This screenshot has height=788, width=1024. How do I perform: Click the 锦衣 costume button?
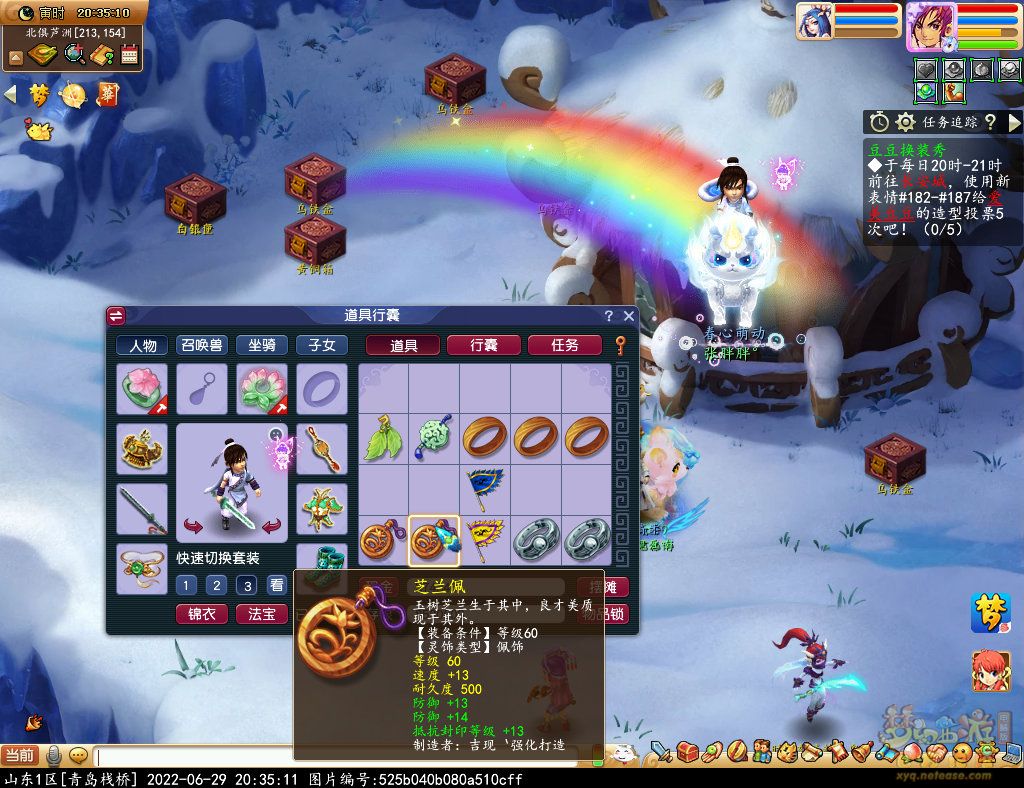click(201, 613)
